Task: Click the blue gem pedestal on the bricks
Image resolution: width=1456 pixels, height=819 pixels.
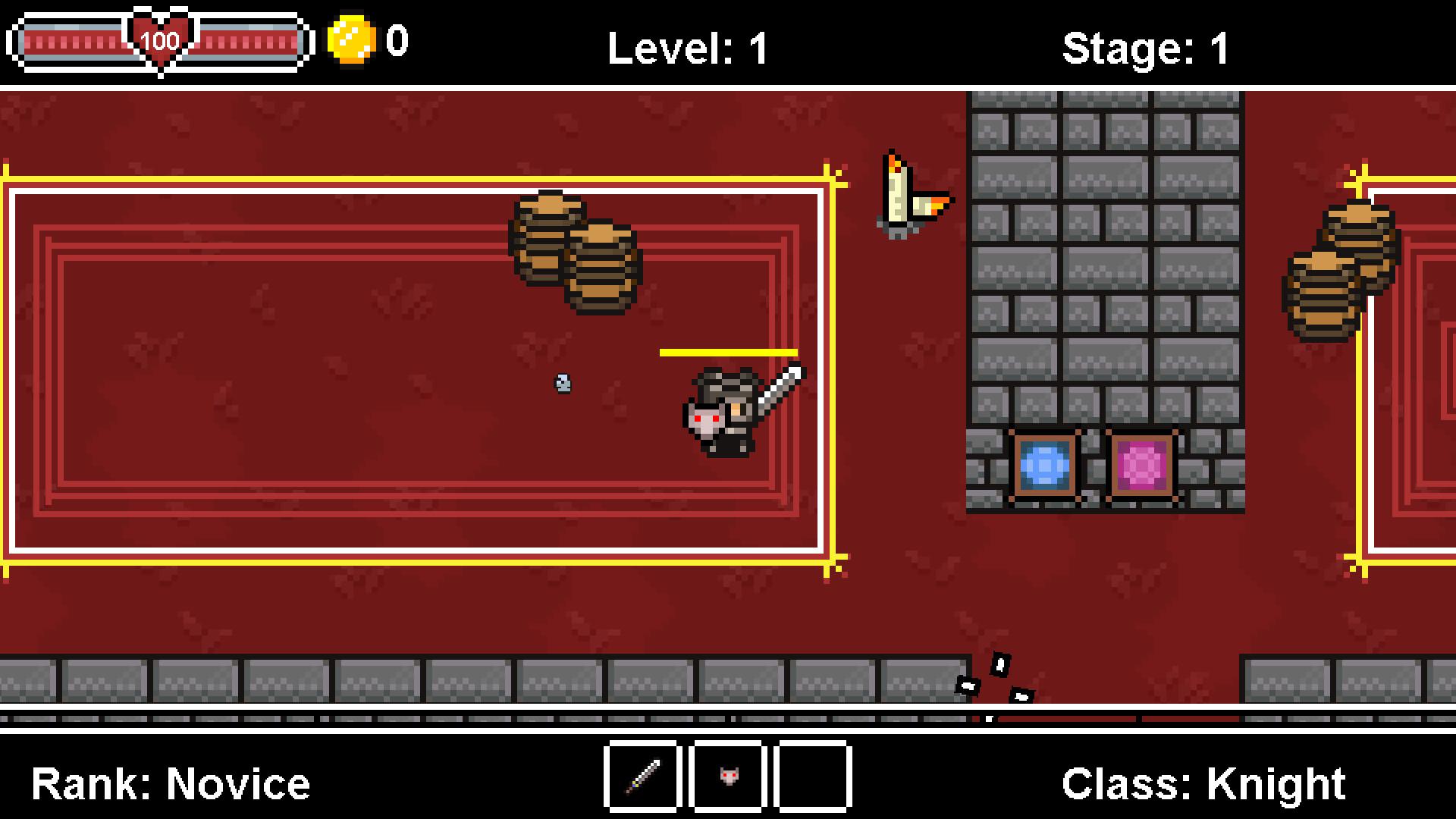Action: pyautogui.click(x=1044, y=464)
